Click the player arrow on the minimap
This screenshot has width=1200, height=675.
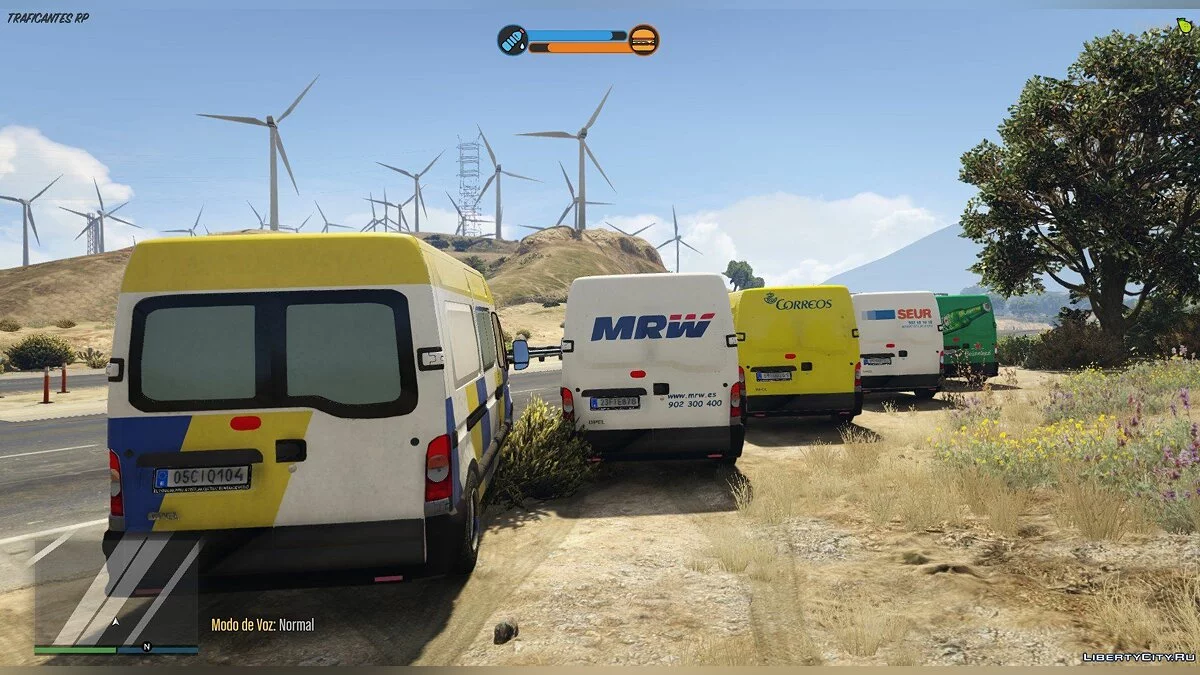(116, 621)
